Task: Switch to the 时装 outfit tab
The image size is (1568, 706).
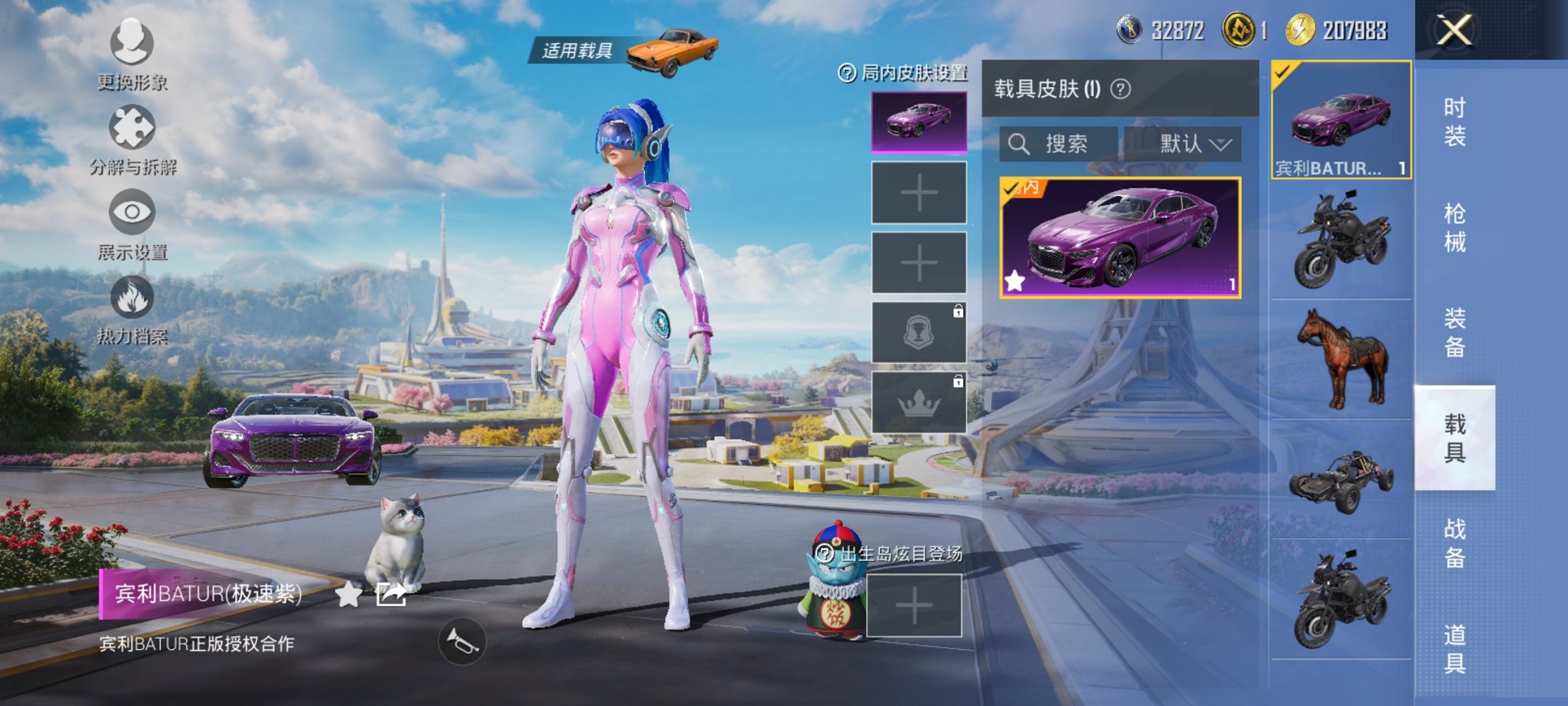Action: [x=1454, y=122]
